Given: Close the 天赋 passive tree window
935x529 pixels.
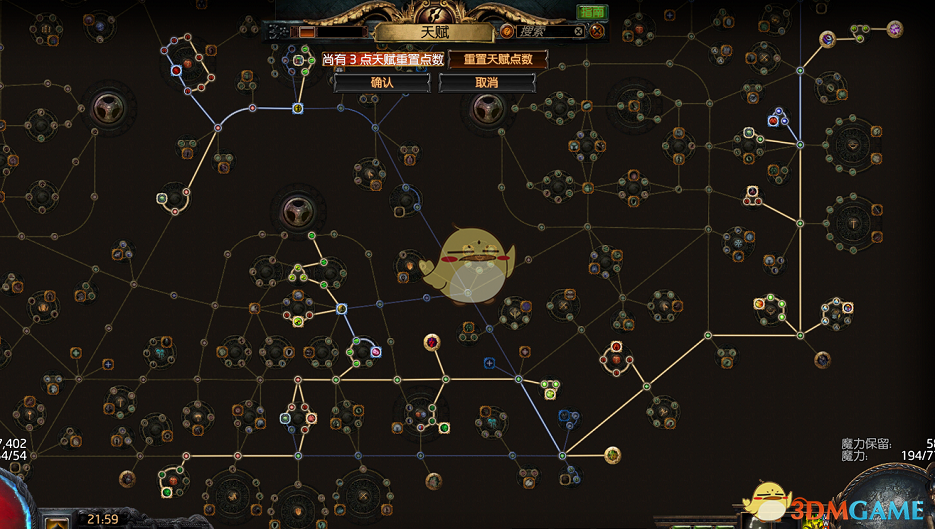Looking at the screenshot, I should [597, 32].
